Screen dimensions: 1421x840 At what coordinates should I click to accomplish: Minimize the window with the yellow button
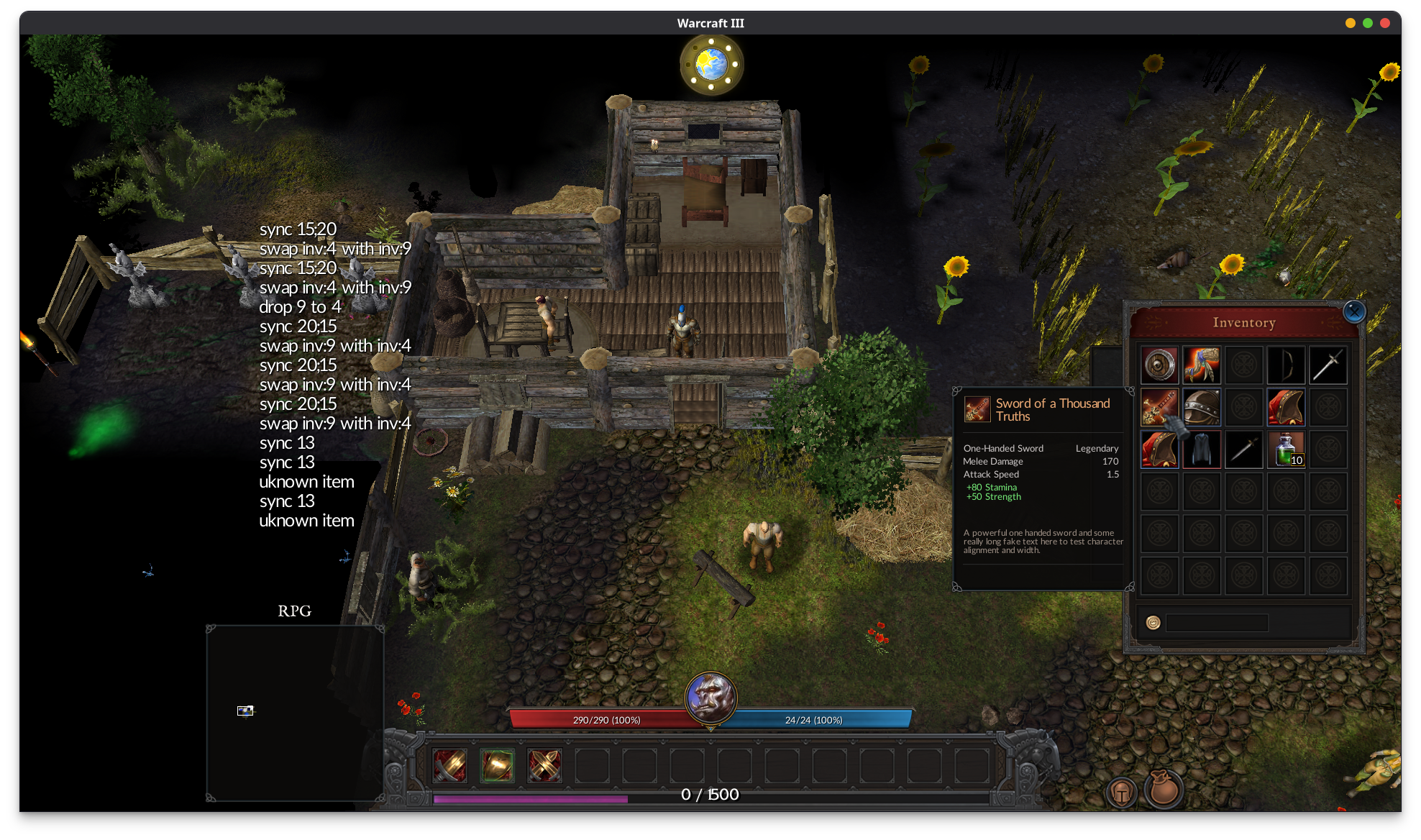tap(1351, 23)
